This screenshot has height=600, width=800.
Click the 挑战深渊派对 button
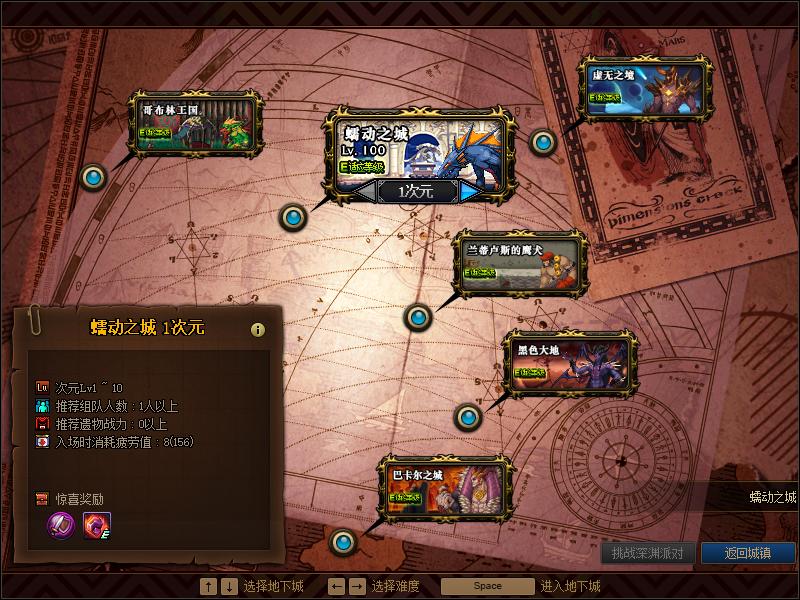coord(648,553)
